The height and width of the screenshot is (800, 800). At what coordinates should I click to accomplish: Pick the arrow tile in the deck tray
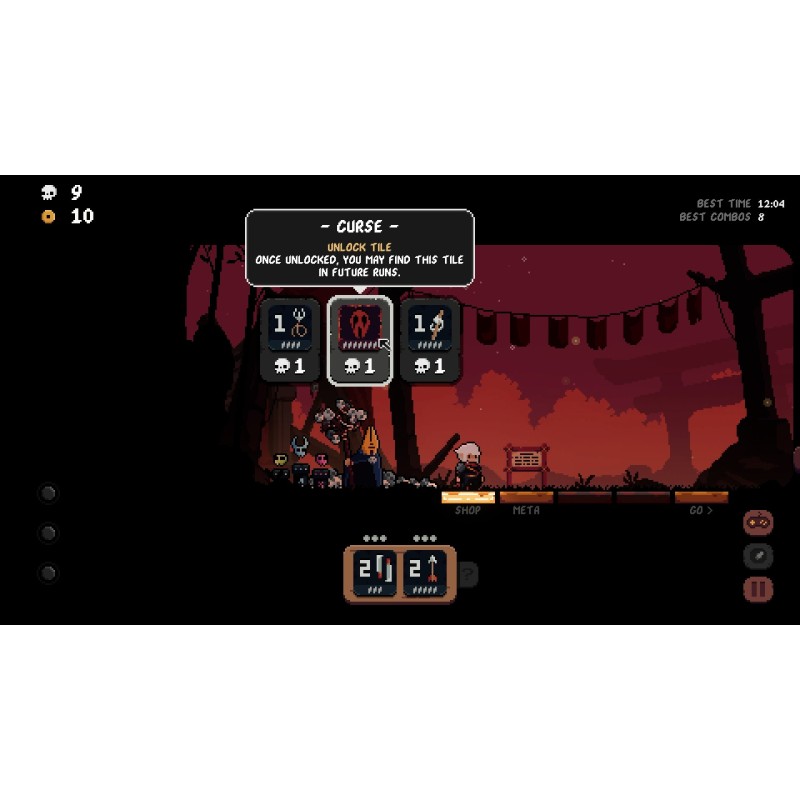click(426, 574)
